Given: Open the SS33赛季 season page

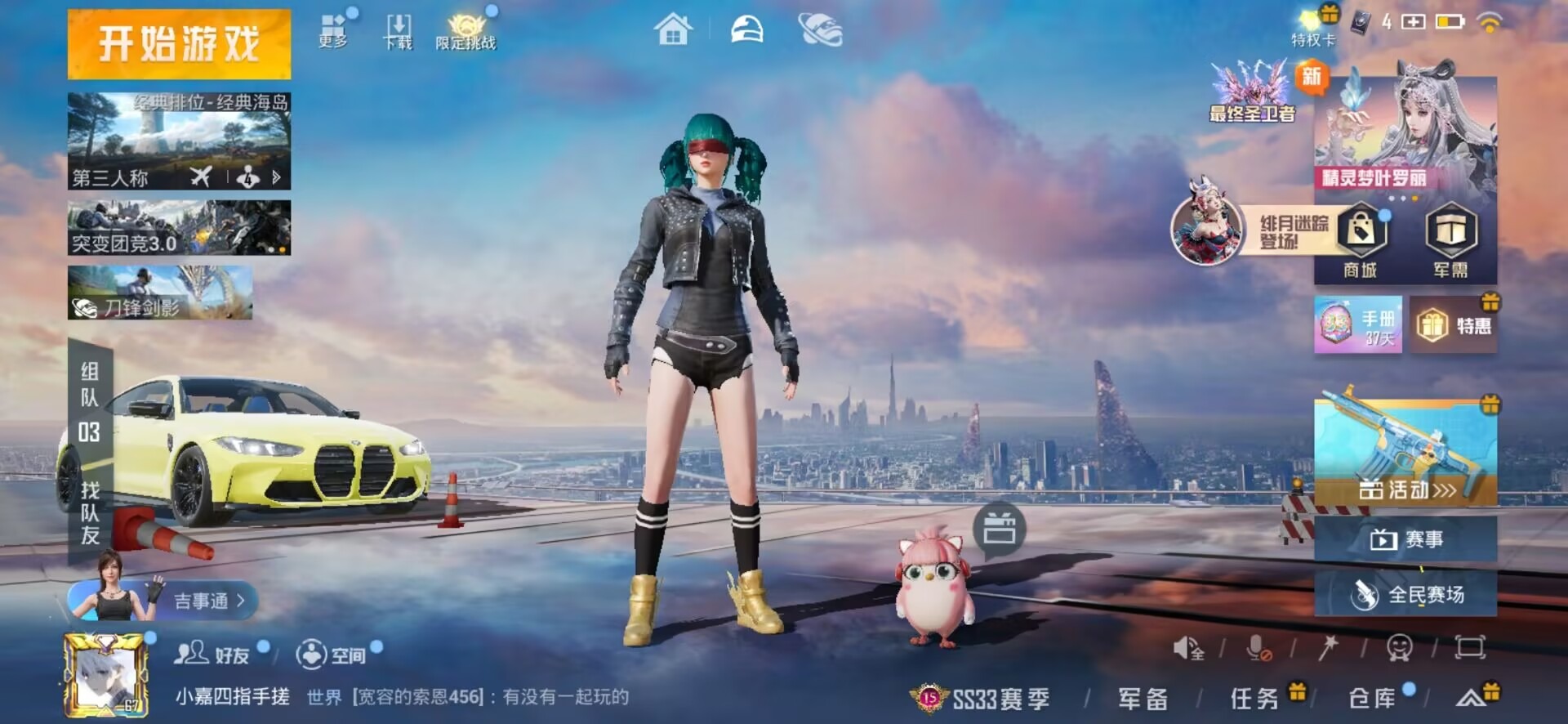Looking at the screenshot, I should [x=983, y=699].
